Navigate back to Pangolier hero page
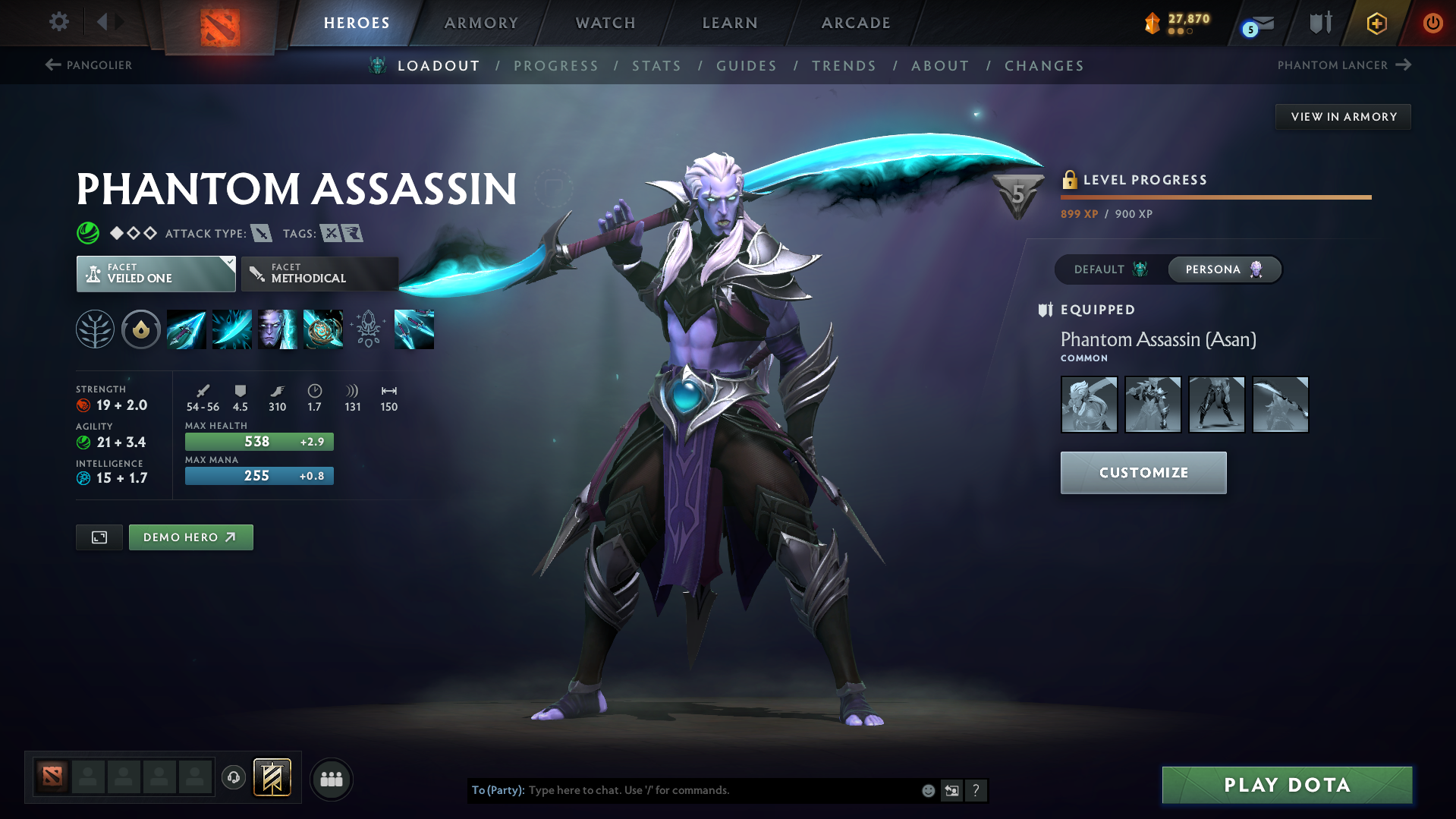 89,65
